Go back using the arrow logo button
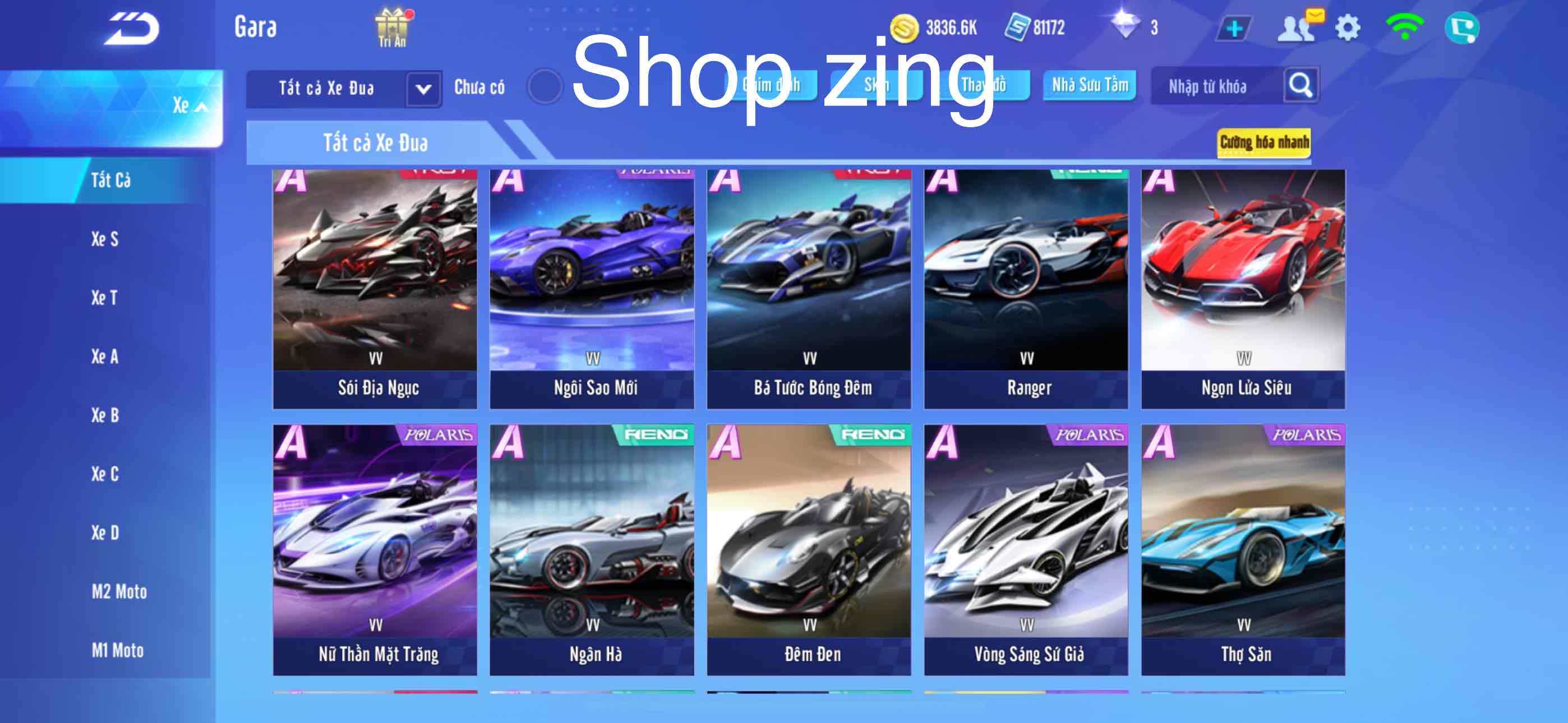Screen dimensions: 1568x723 coord(131,28)
